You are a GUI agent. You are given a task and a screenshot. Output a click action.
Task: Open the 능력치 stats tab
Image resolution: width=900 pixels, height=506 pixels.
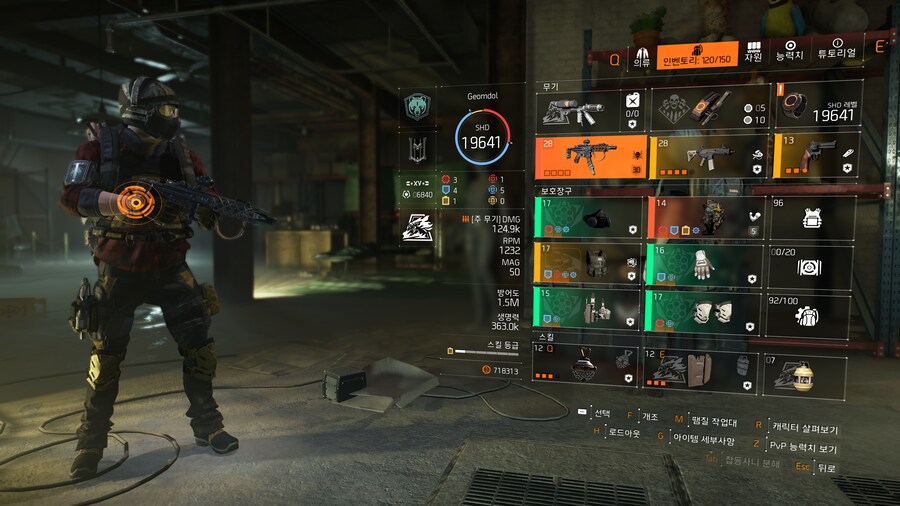(x=790, y=52)
